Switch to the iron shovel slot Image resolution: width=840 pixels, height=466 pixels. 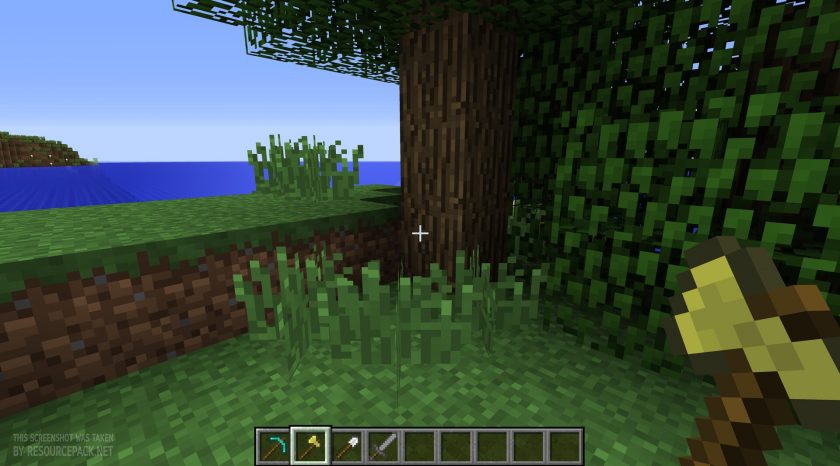[348, 445]
